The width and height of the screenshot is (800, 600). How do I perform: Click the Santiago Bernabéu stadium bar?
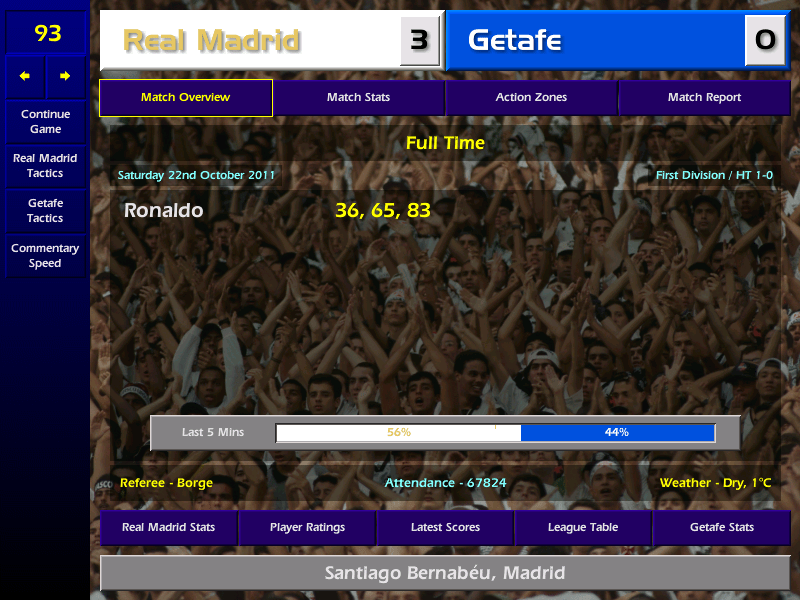[x=445, y=573]
